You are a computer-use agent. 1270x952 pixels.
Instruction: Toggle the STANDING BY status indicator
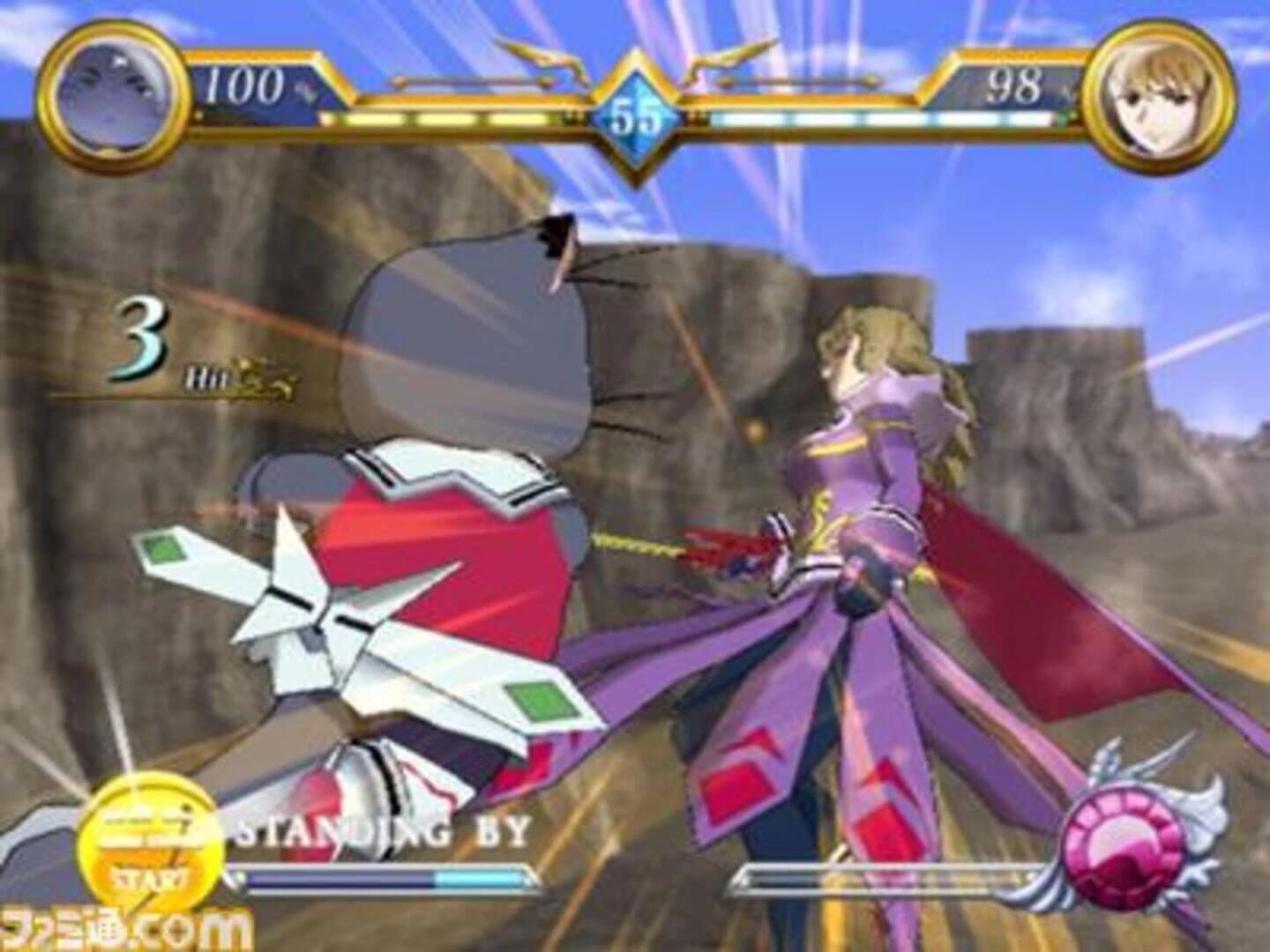coord(379,829)
